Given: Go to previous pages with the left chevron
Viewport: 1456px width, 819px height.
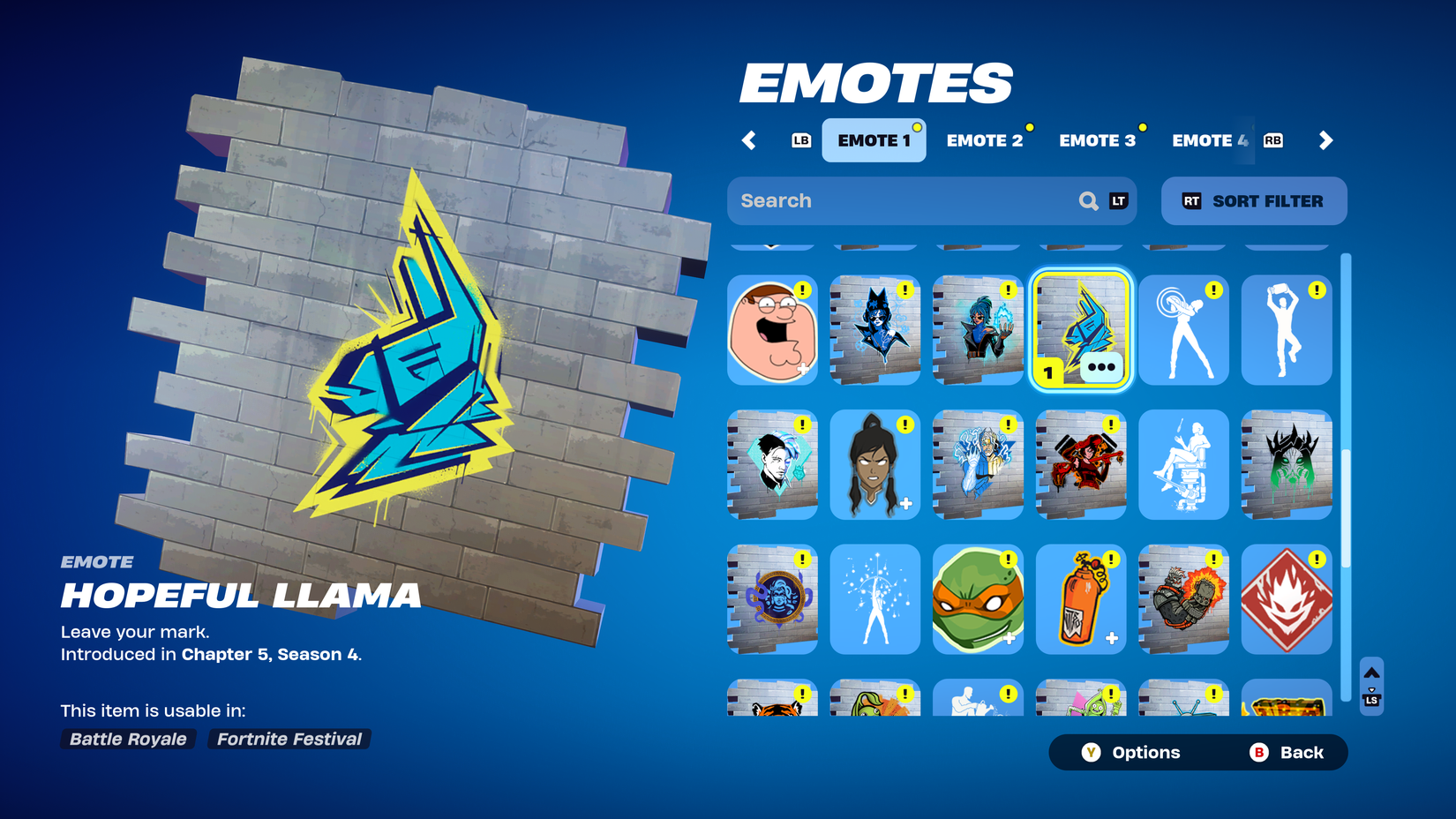Looking at the screenshot, I should point(749,140).
